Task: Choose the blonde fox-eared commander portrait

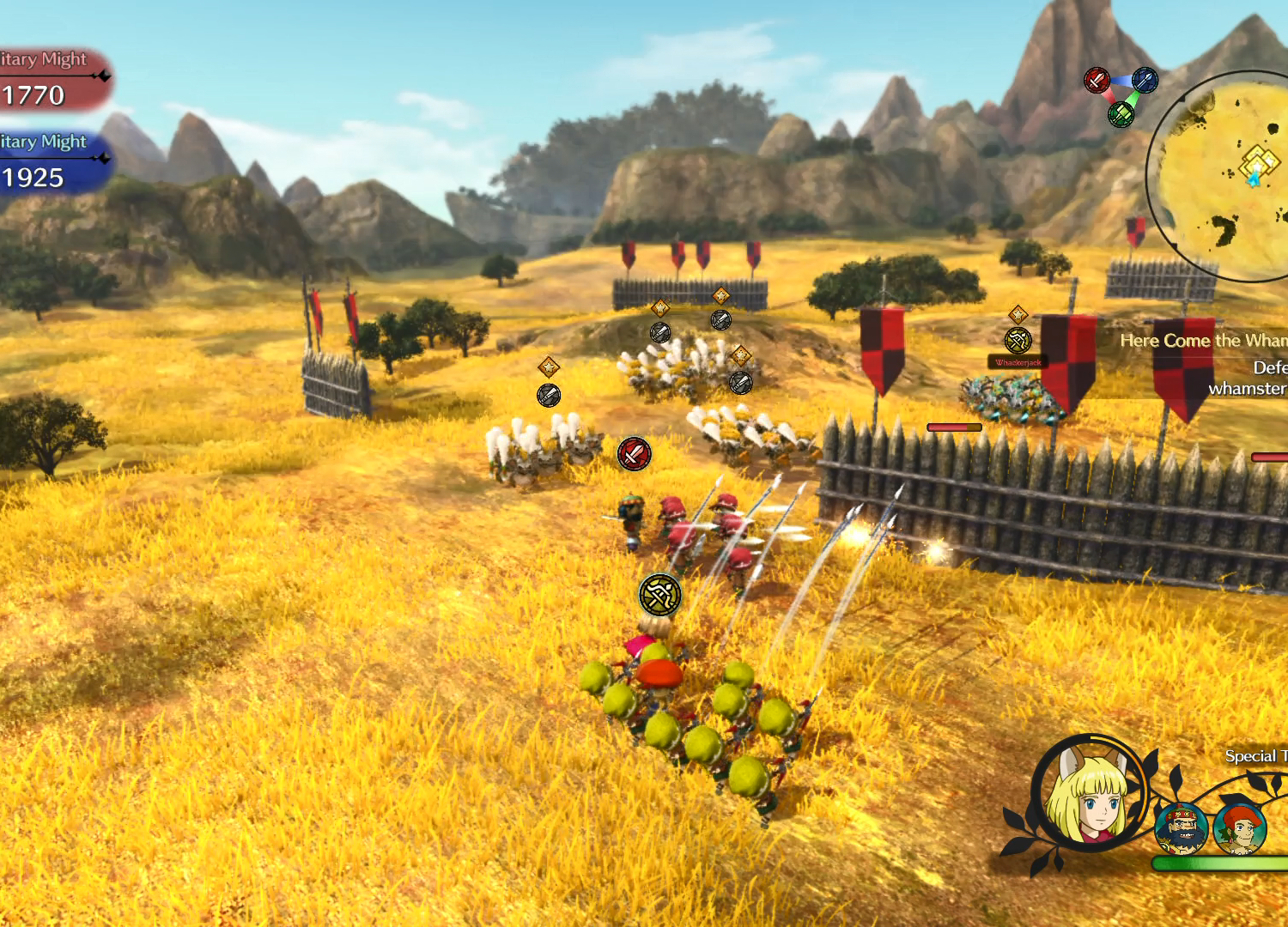Action: tap(1088, 793)
